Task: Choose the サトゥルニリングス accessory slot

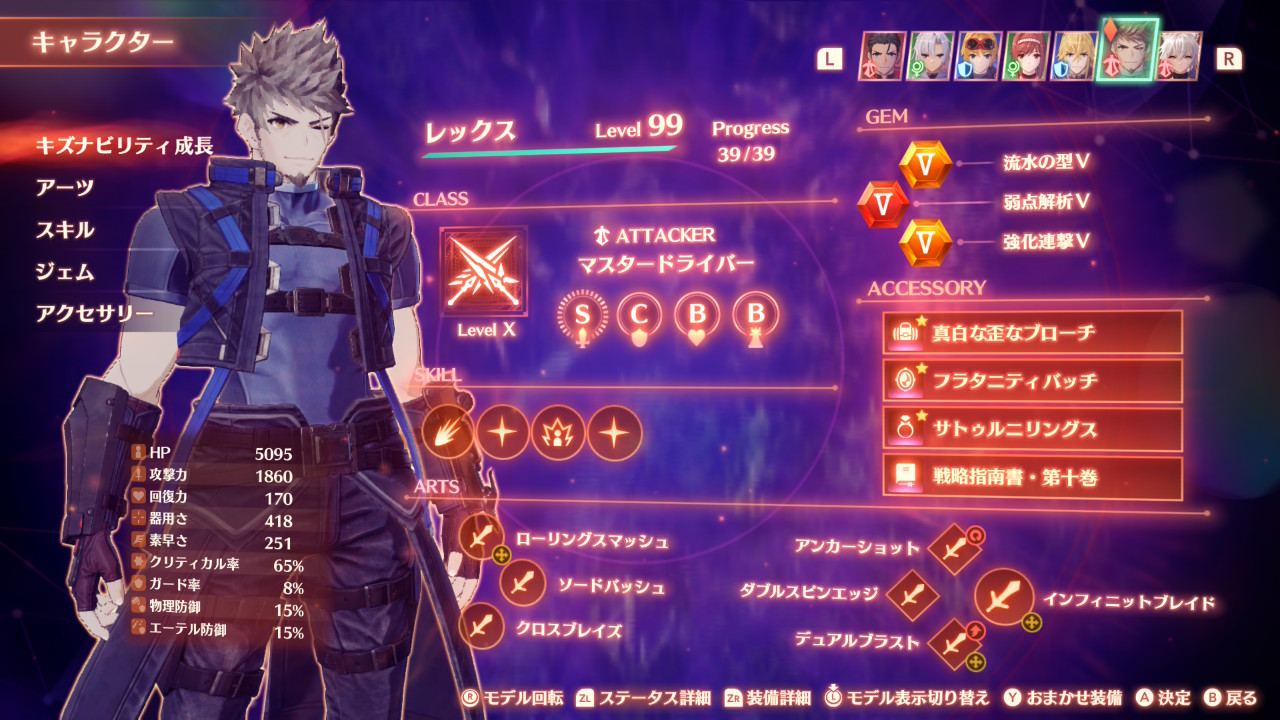Action: coord(1032,429)
